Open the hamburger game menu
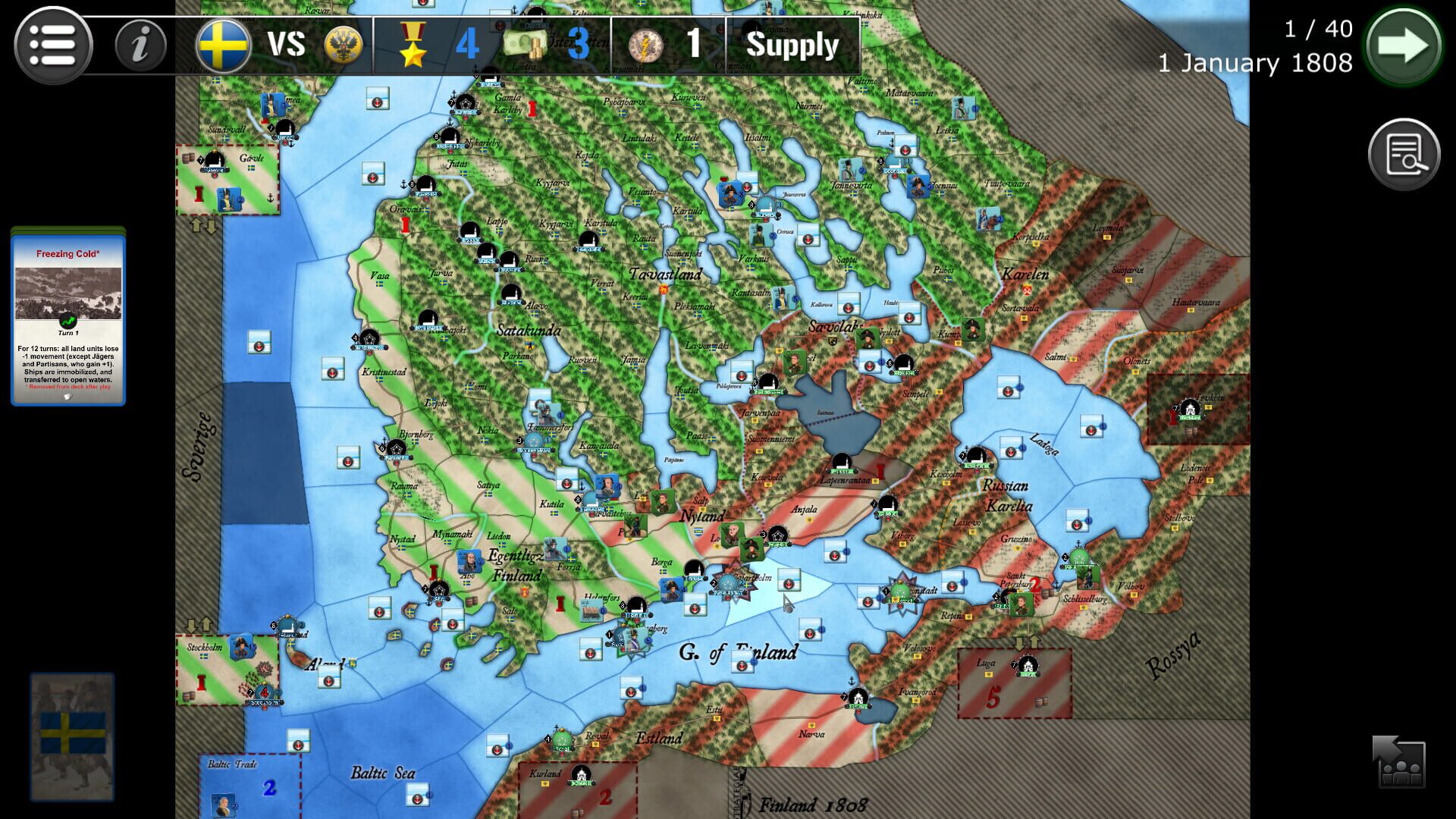This screenshot has width=1456, height=819. point(57,44)
